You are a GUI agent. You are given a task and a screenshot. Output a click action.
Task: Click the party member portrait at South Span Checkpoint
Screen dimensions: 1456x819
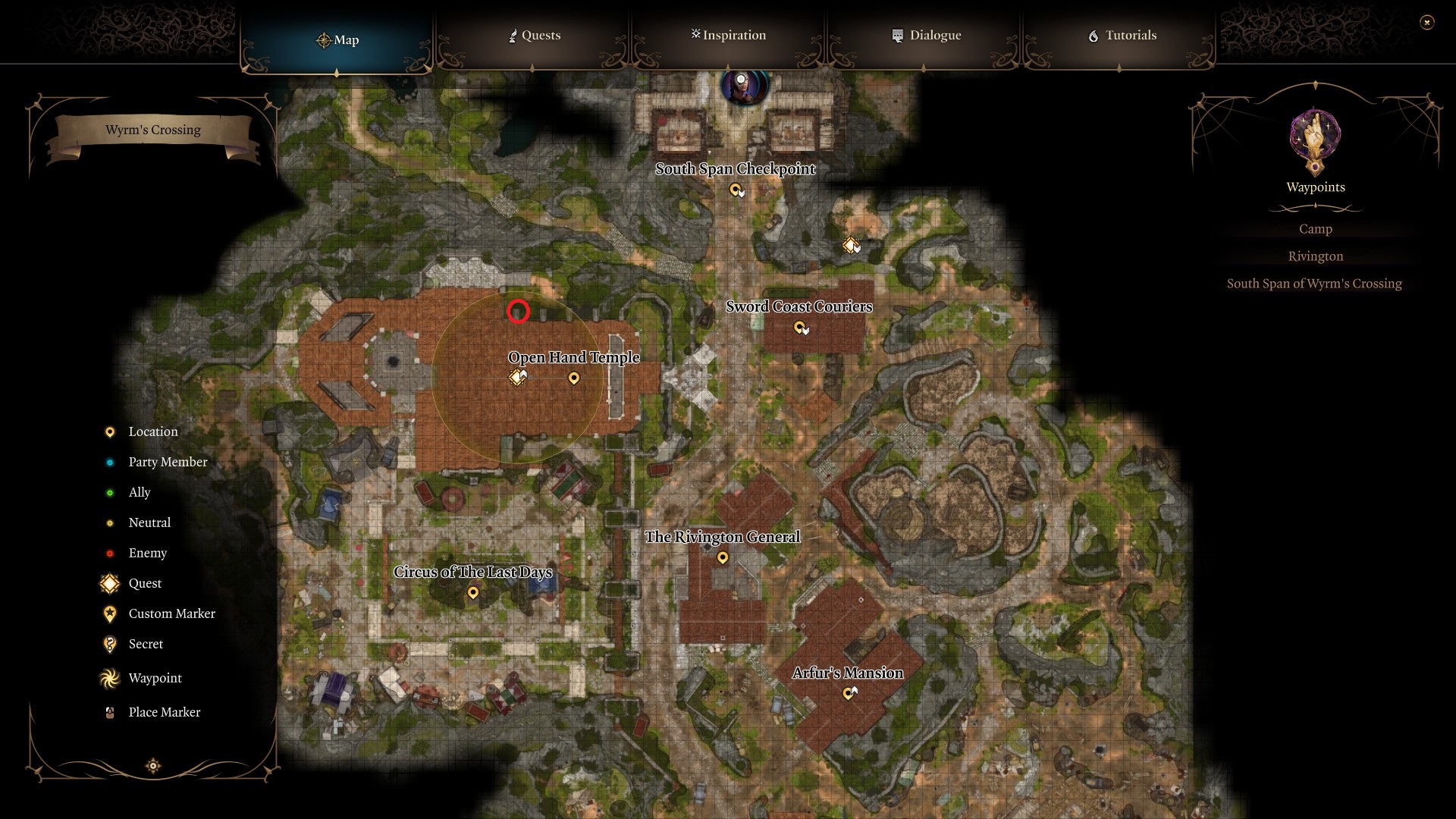click(743, 86)
